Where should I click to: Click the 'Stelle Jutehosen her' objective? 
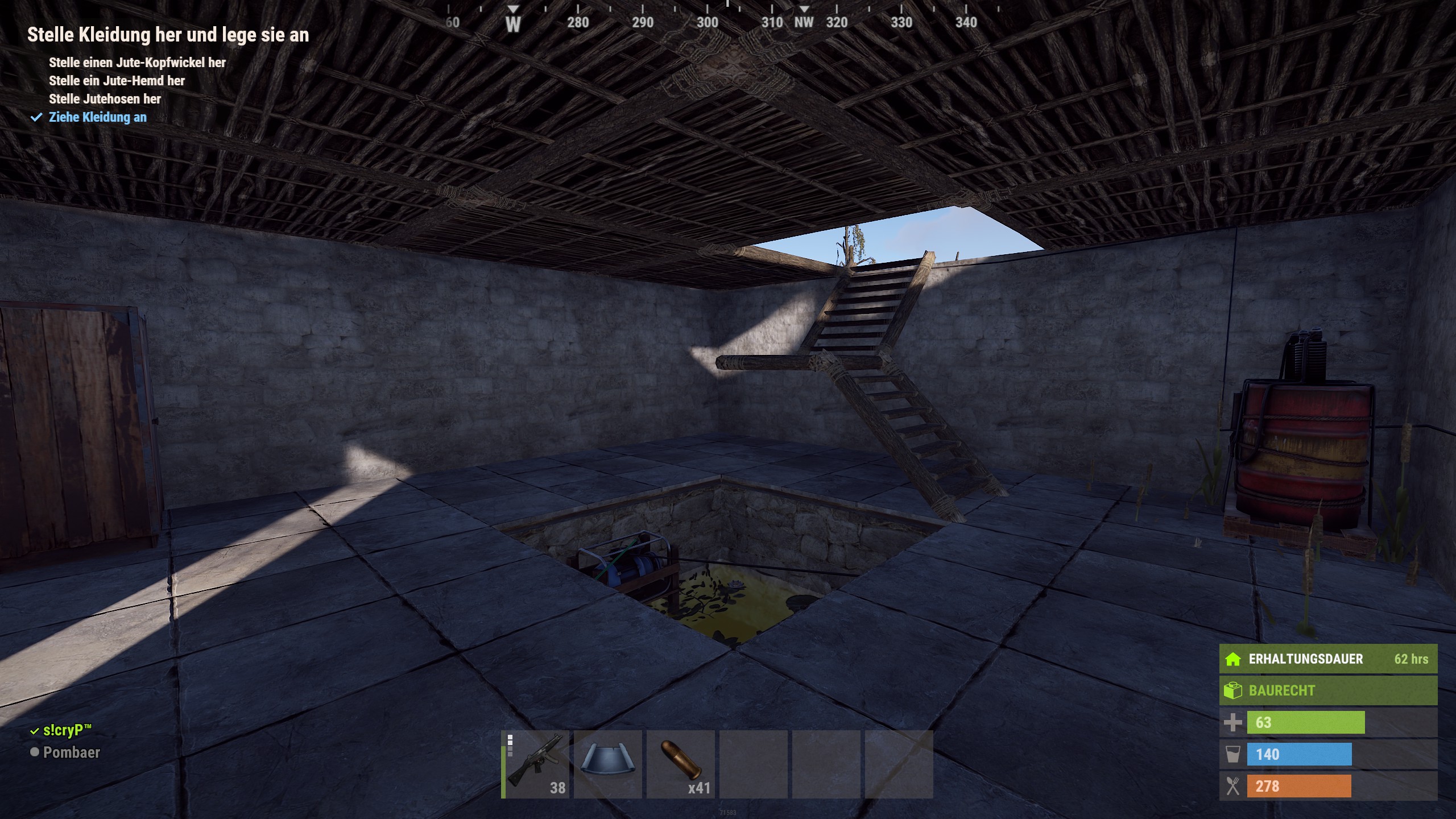(x=105, y=99)
